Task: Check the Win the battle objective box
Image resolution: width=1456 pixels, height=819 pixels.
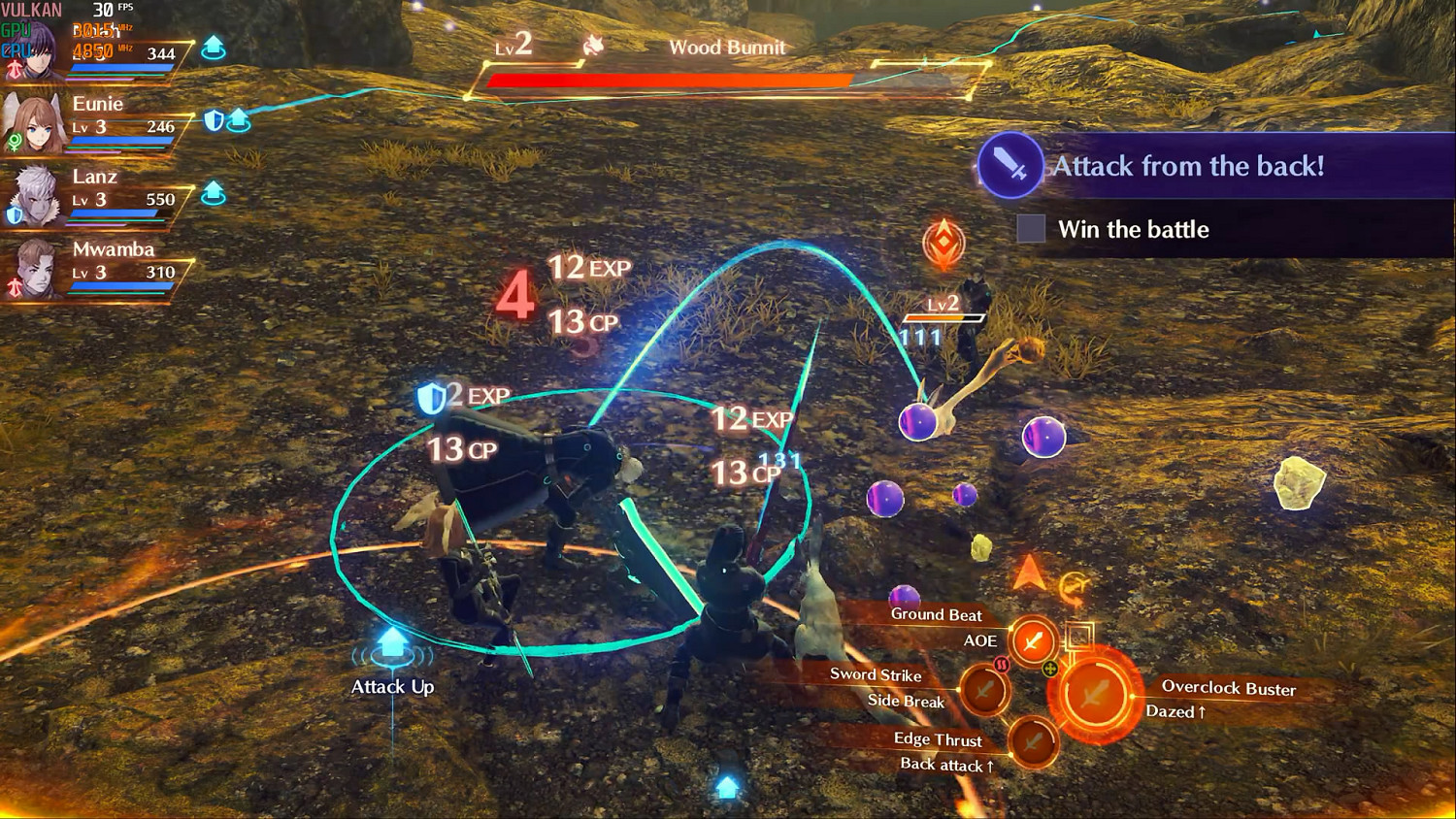Action: 1031,229
